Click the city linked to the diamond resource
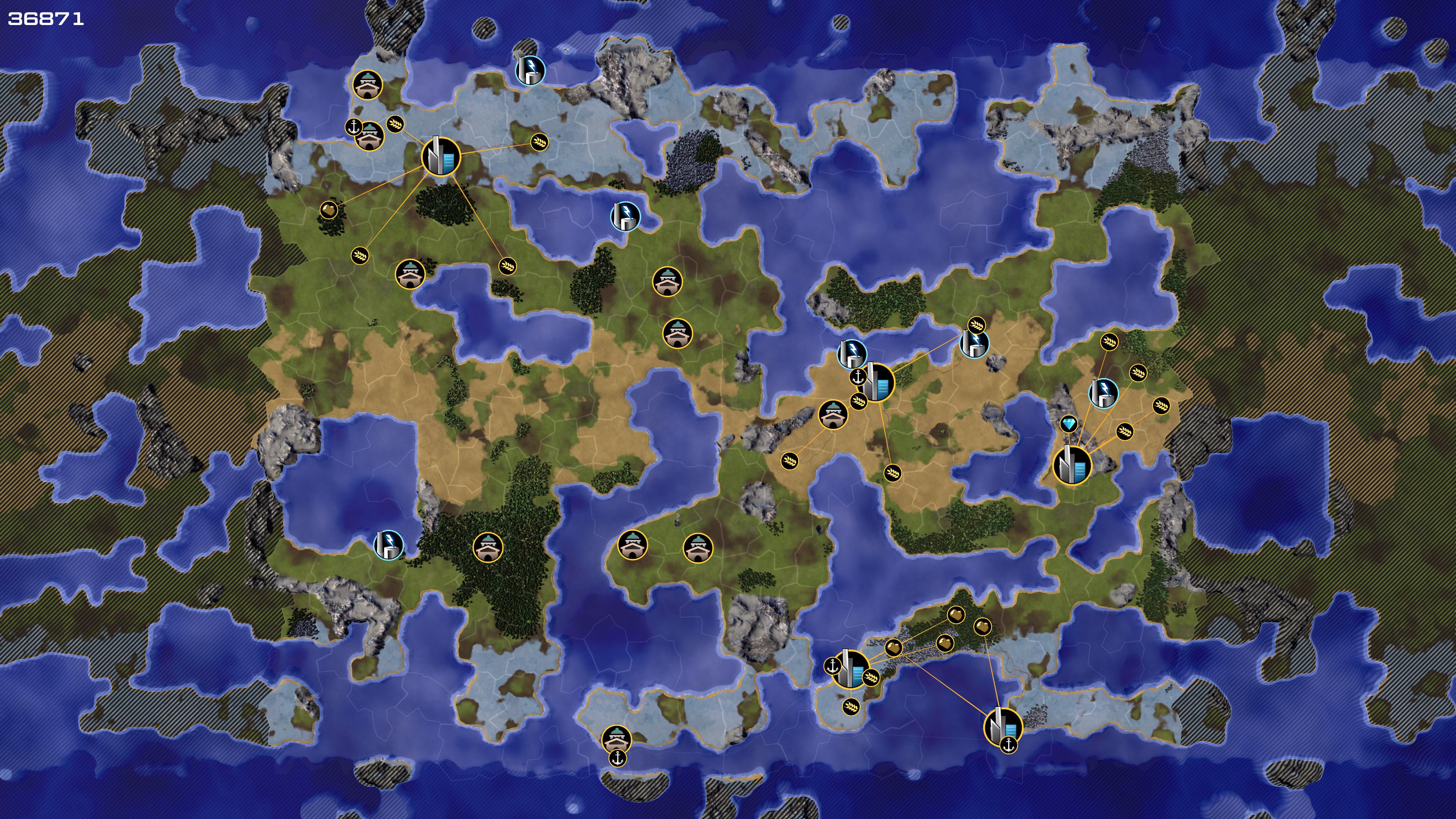Viewport: 1456px width, 819px height. (x=1072, y=465)
